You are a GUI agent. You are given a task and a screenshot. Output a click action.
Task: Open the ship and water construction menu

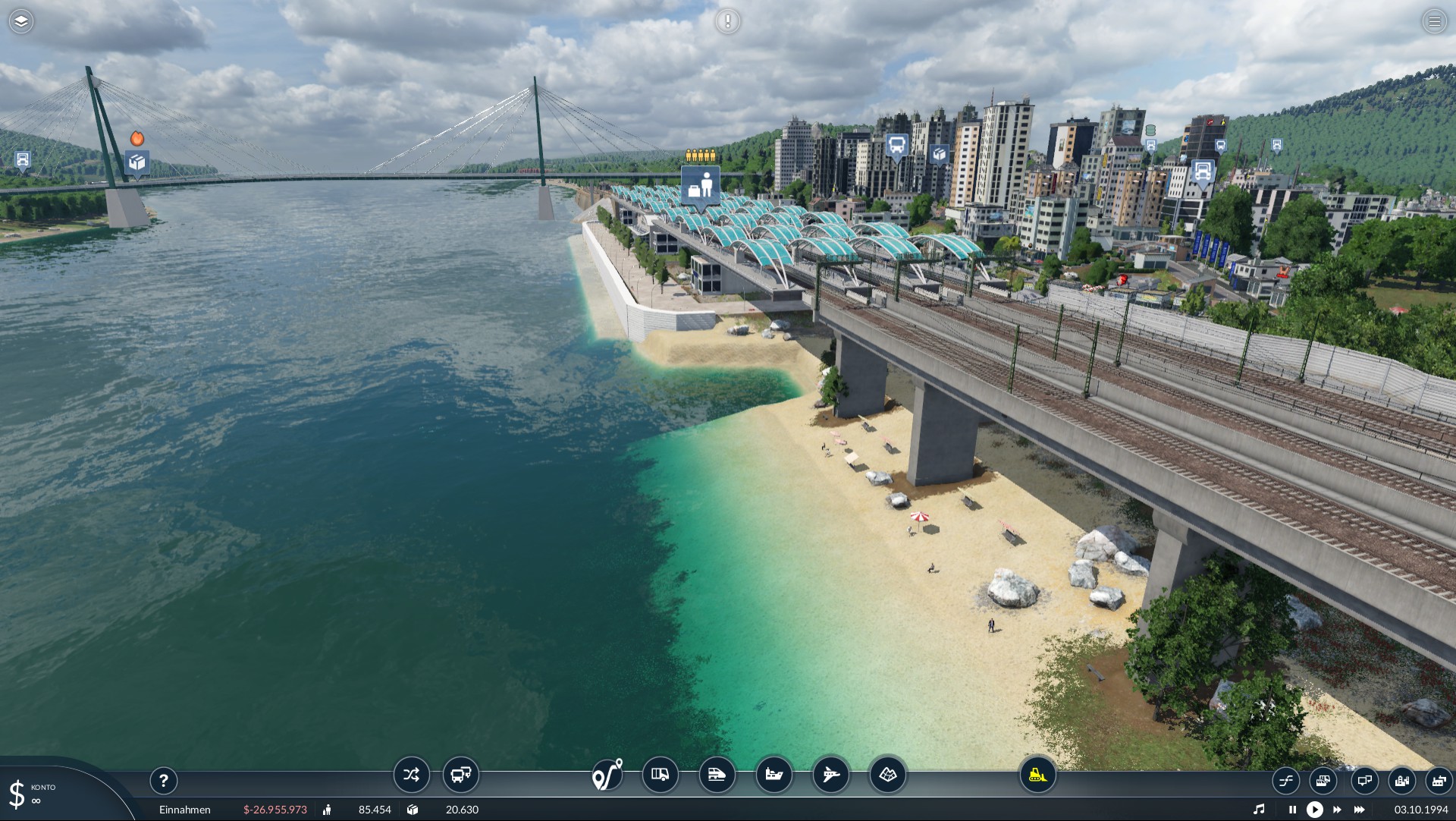[x=773, y=775]
